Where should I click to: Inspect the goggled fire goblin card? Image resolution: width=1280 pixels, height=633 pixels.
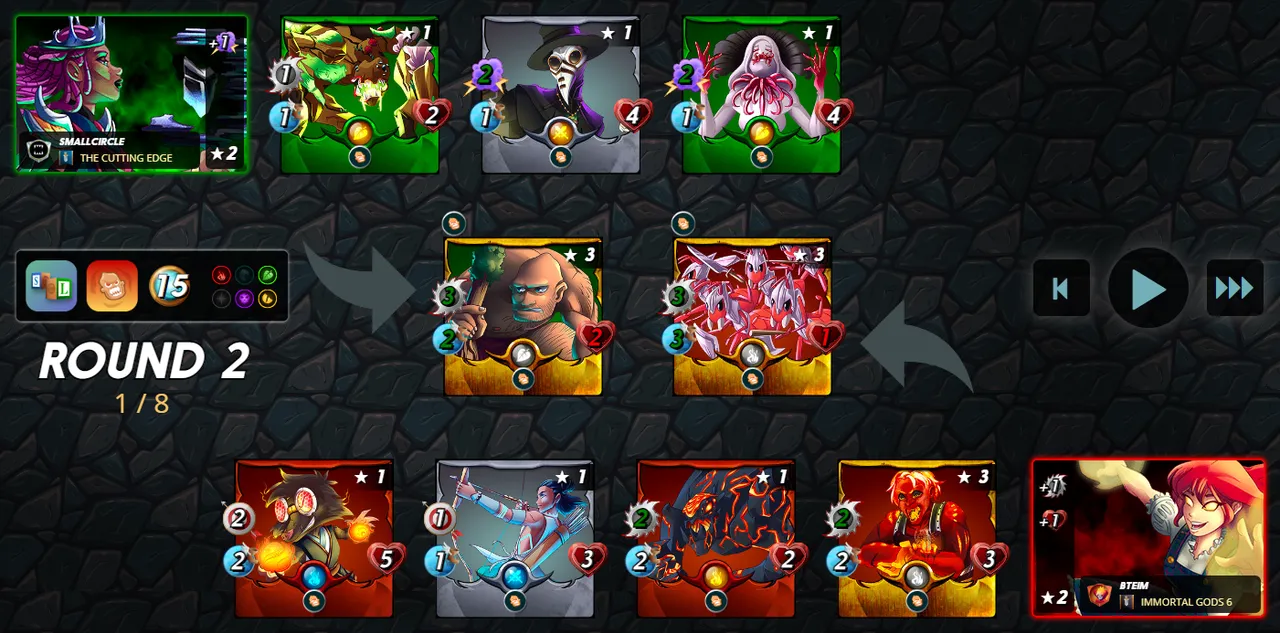click(x=314, y=538)
